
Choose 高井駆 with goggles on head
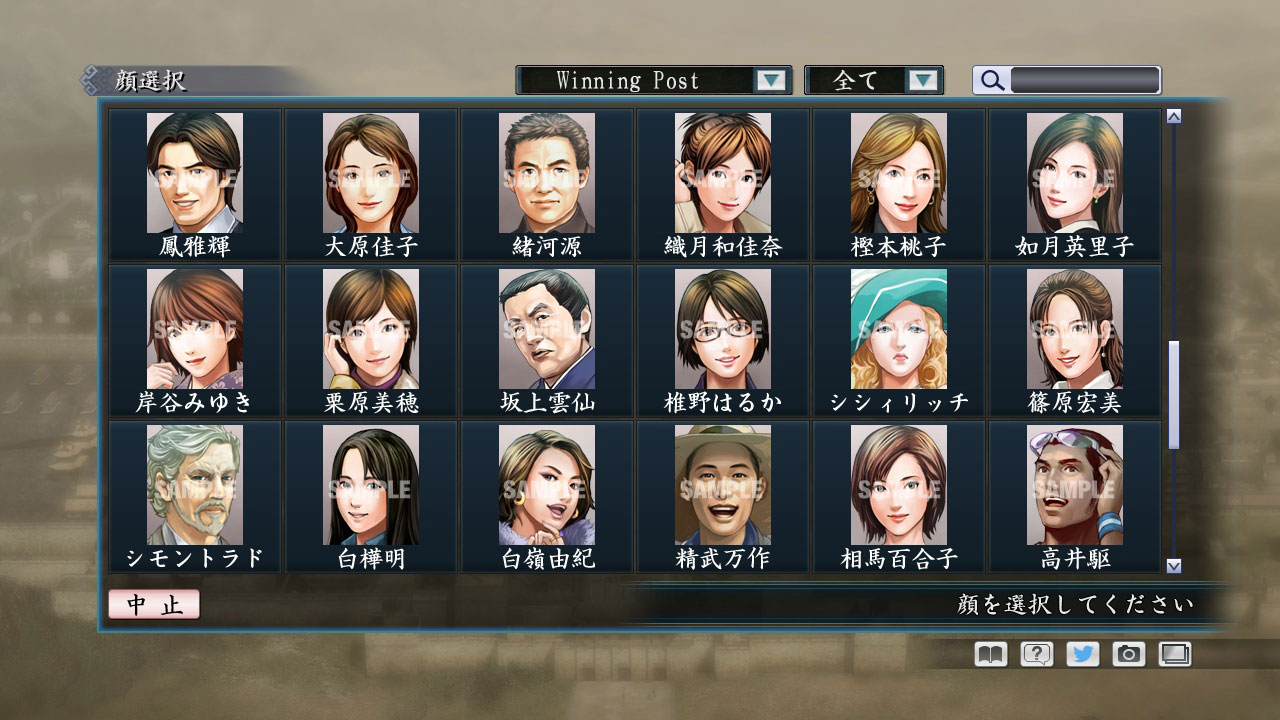(x=1076, y=483)
